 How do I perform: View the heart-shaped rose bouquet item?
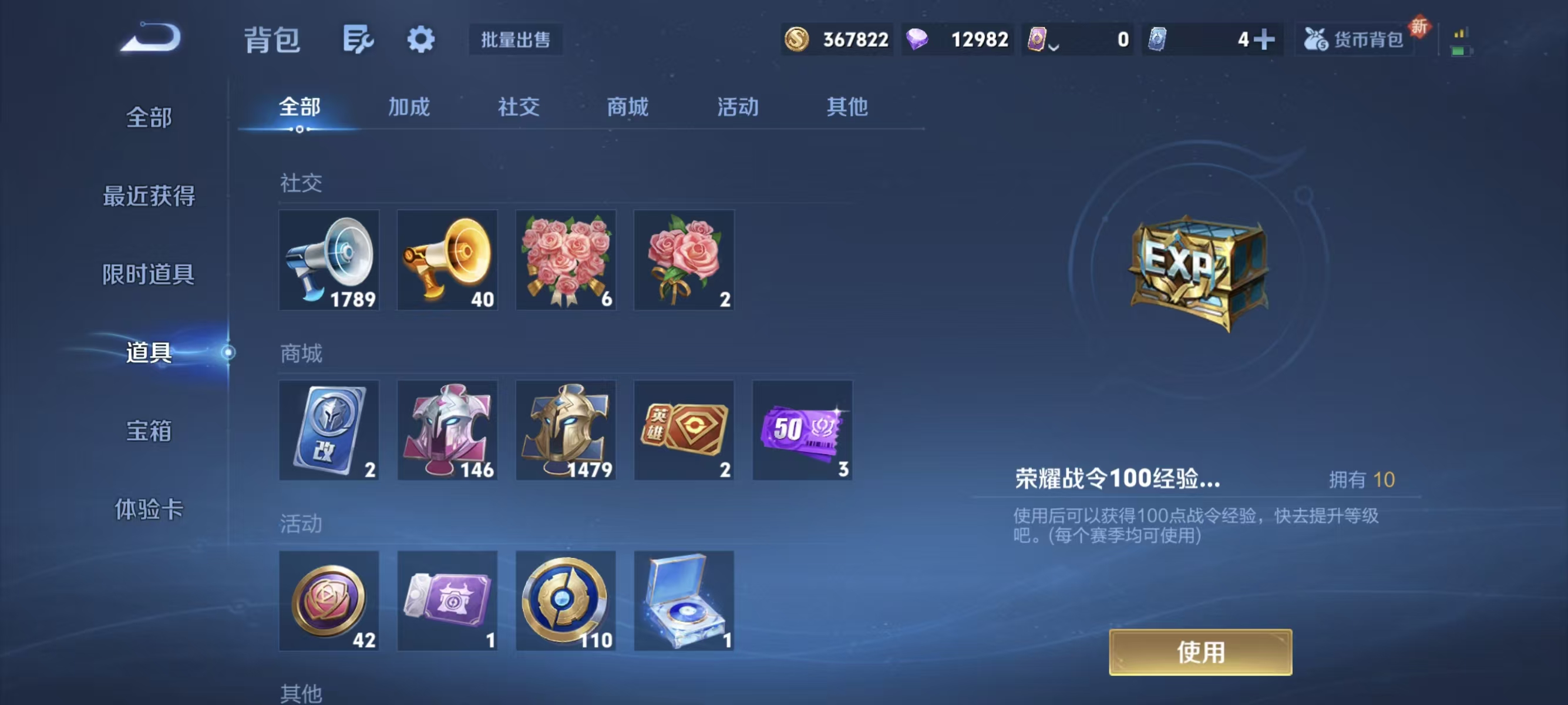tap(566, 261)
